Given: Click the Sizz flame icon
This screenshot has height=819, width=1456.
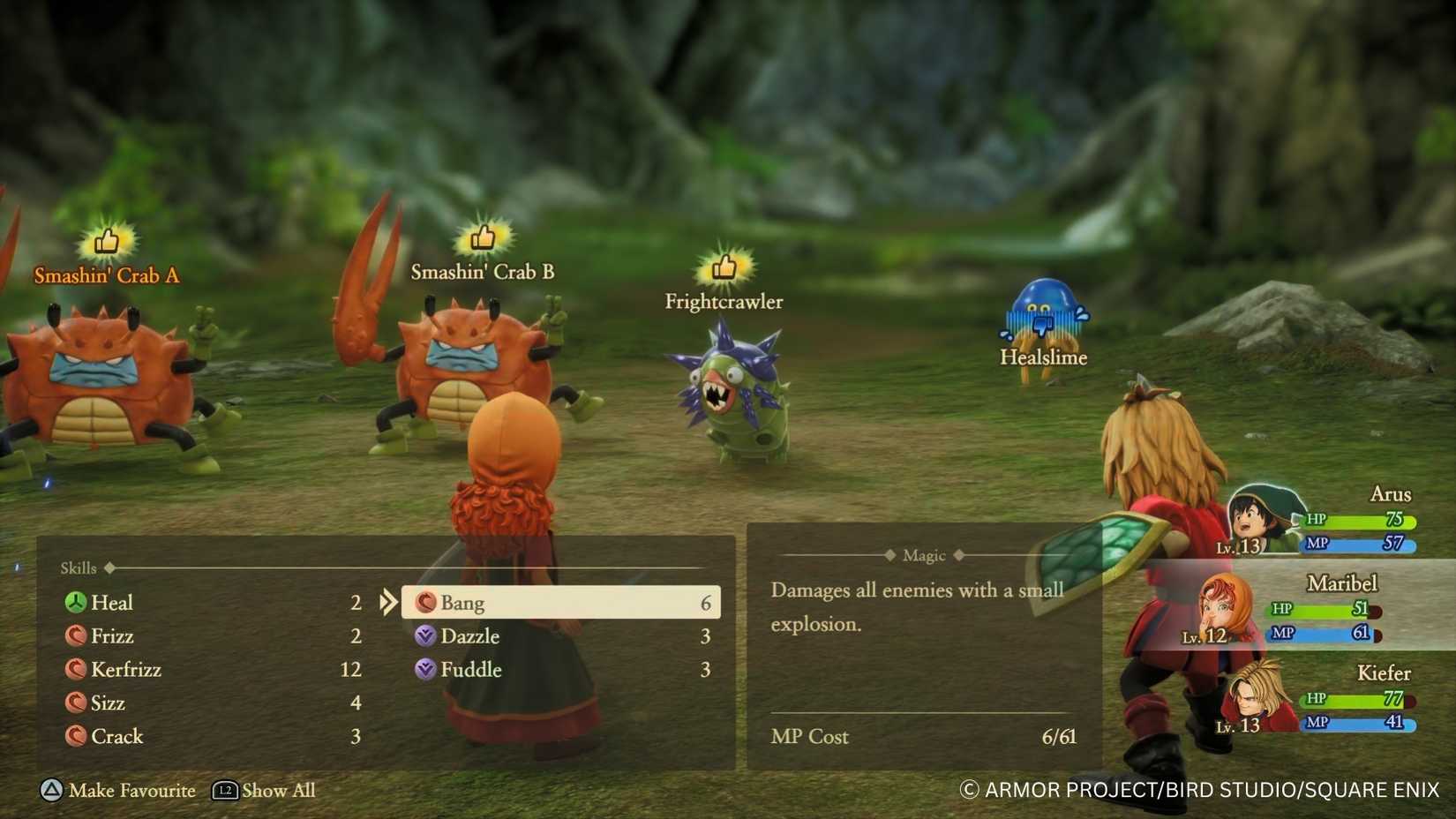Looking at the screenshot, I should [77, 703].
